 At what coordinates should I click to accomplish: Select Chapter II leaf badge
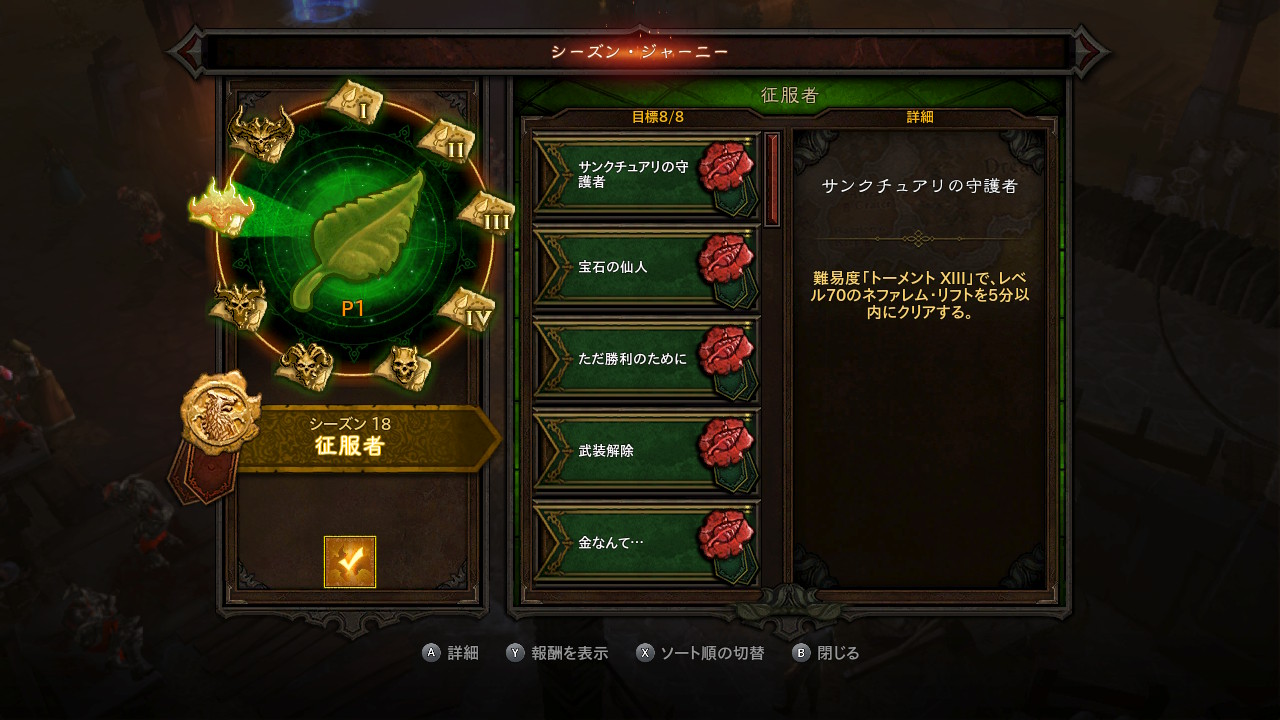(444, 142)
